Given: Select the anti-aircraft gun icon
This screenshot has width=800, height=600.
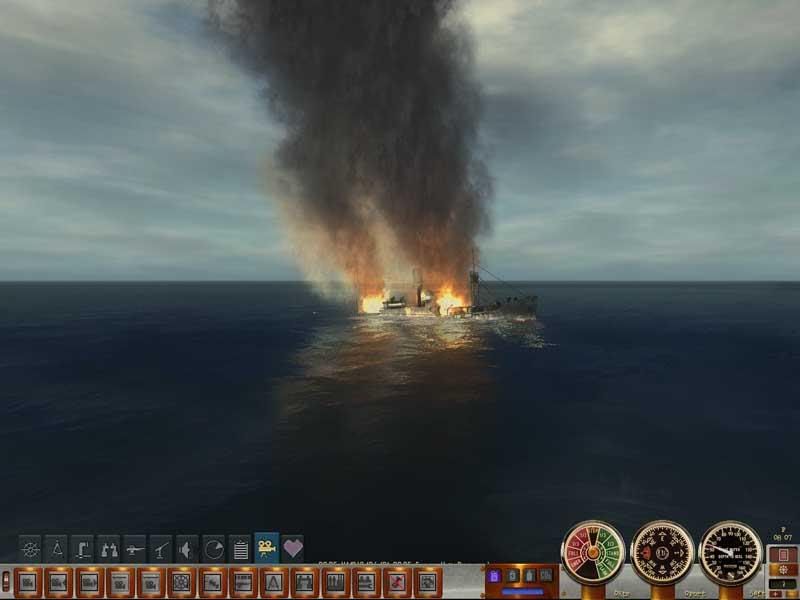Looking at the screenshot, I should pos(160,548).
